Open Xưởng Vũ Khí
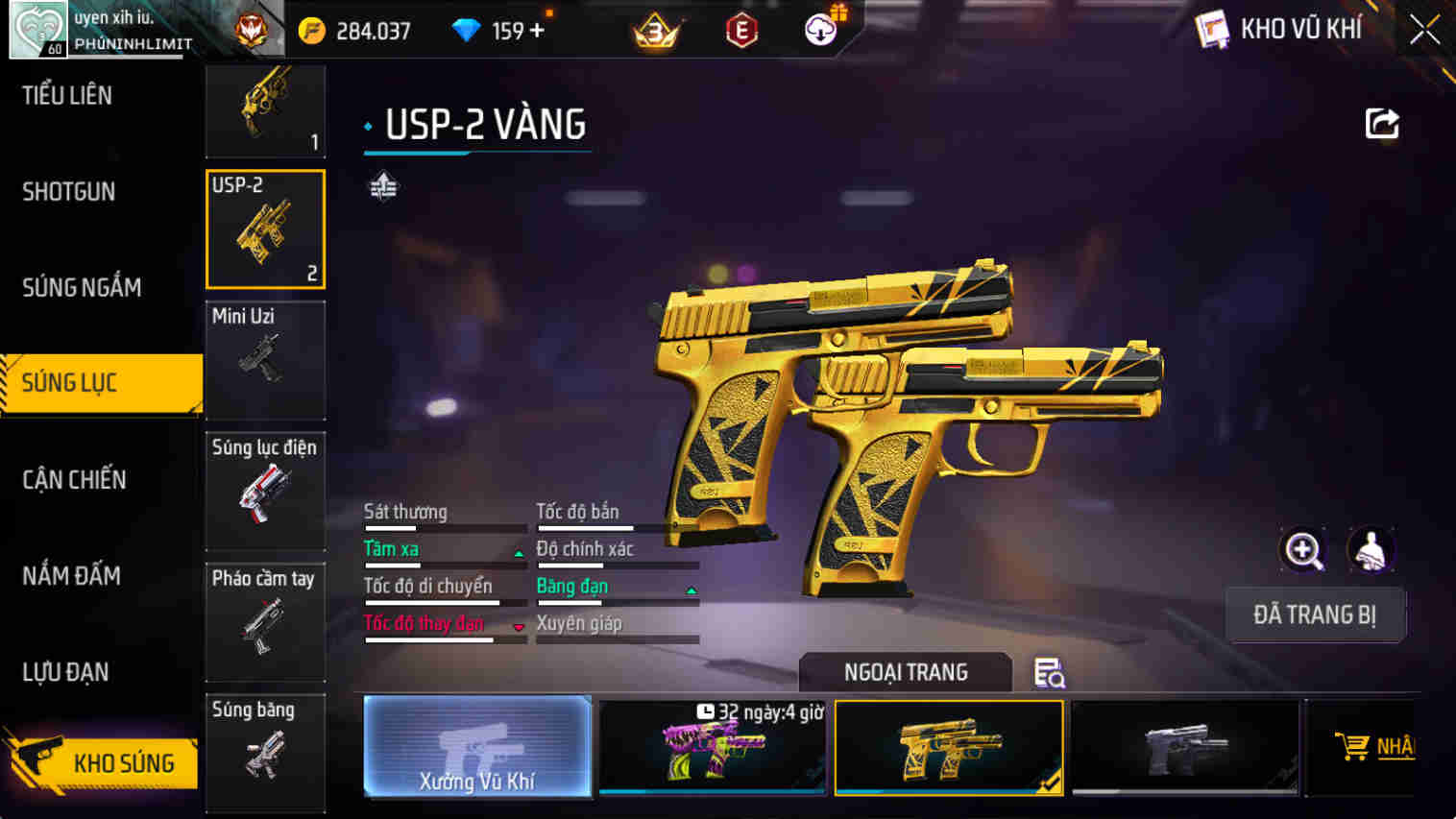The height and width of the screenshot is (819, 1456). 477,749
